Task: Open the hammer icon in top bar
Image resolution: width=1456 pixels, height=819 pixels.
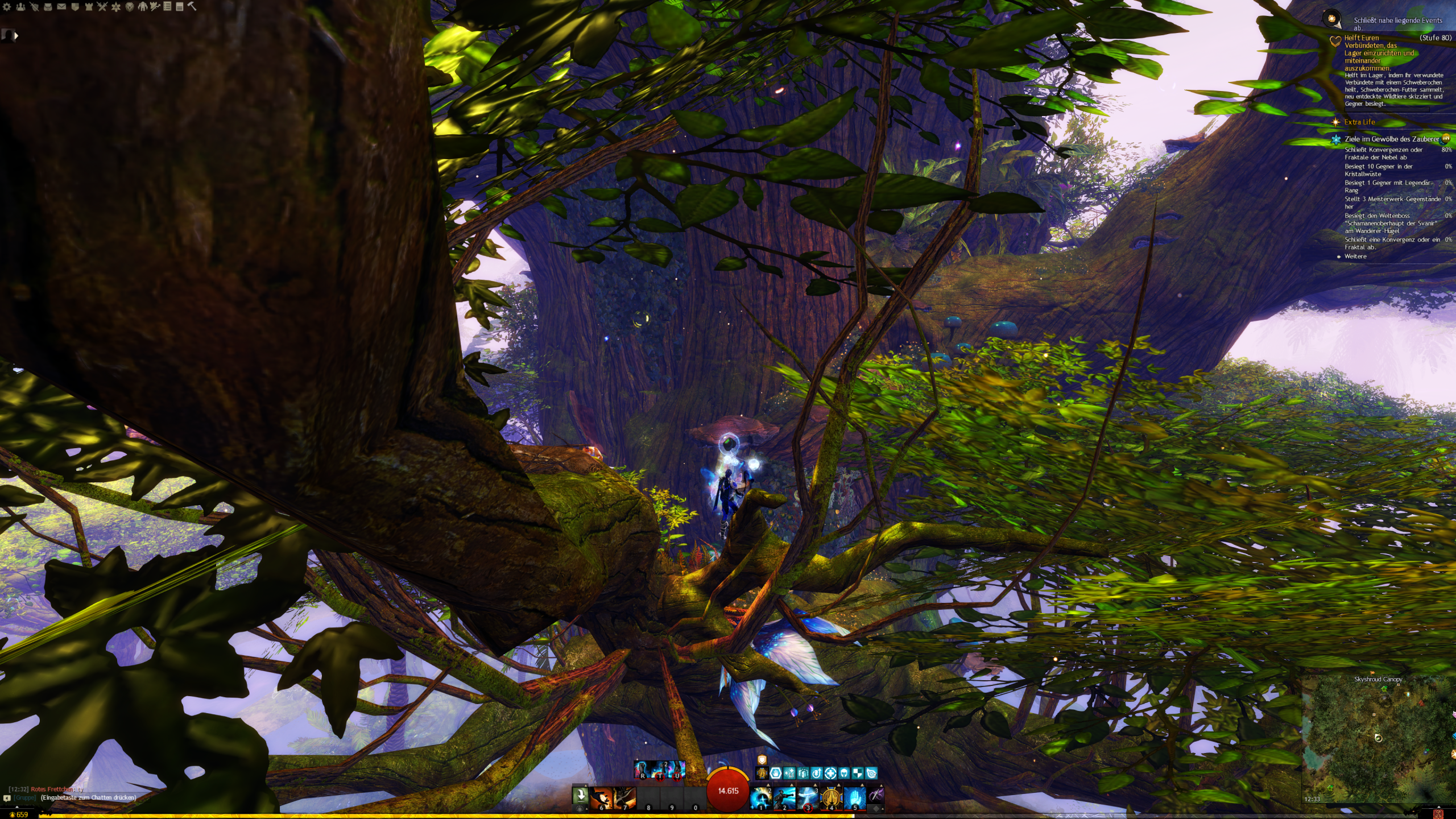Action: pyautogui.click(x=192, y=7)
